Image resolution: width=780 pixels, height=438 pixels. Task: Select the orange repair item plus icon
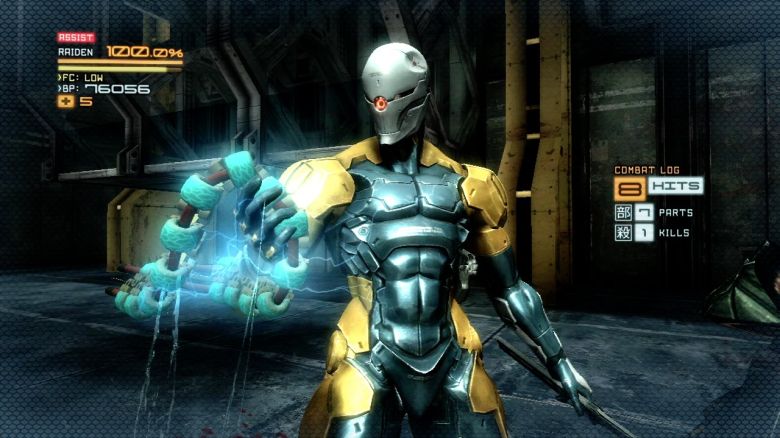tap(67, 101)
